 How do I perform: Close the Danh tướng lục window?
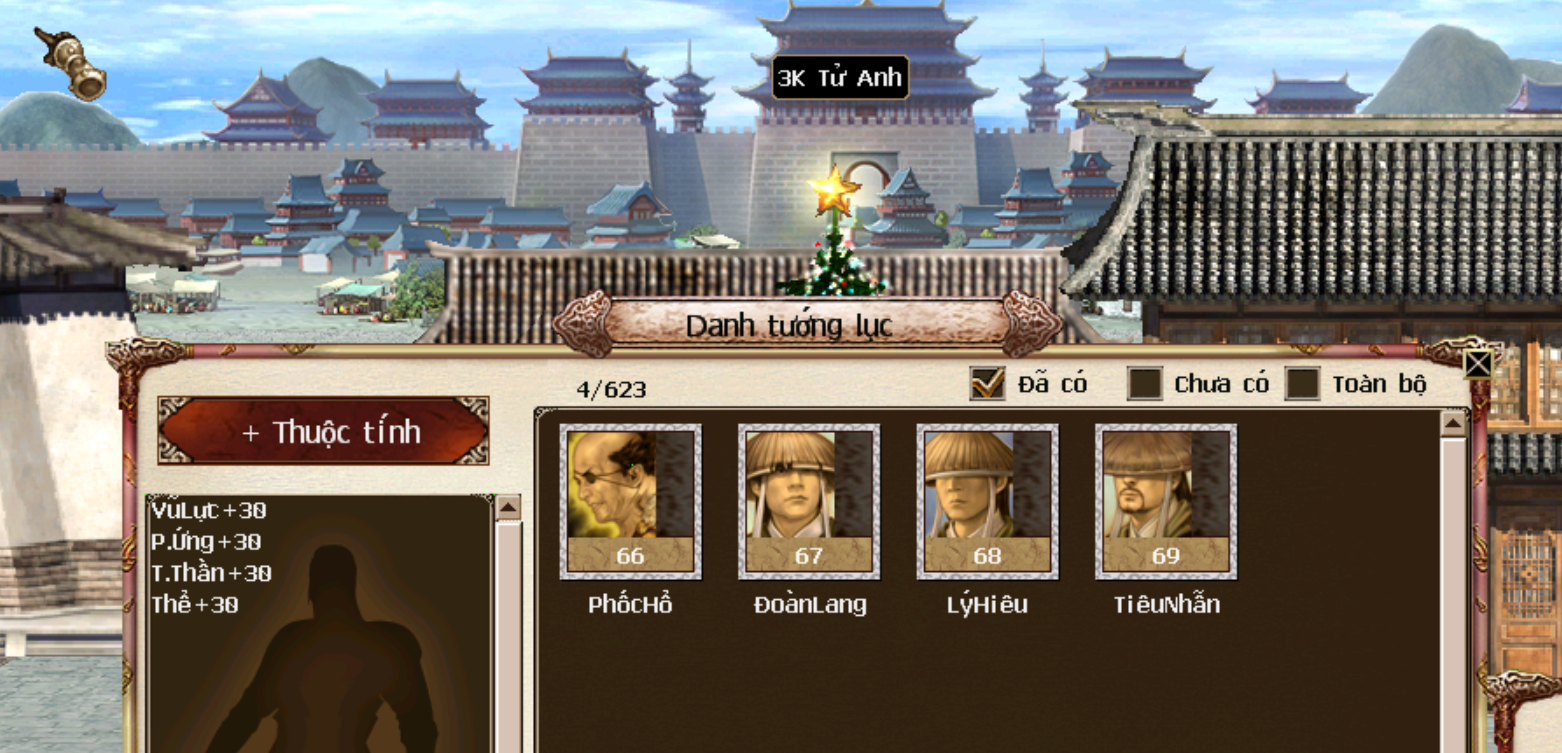pos(1478,363)
